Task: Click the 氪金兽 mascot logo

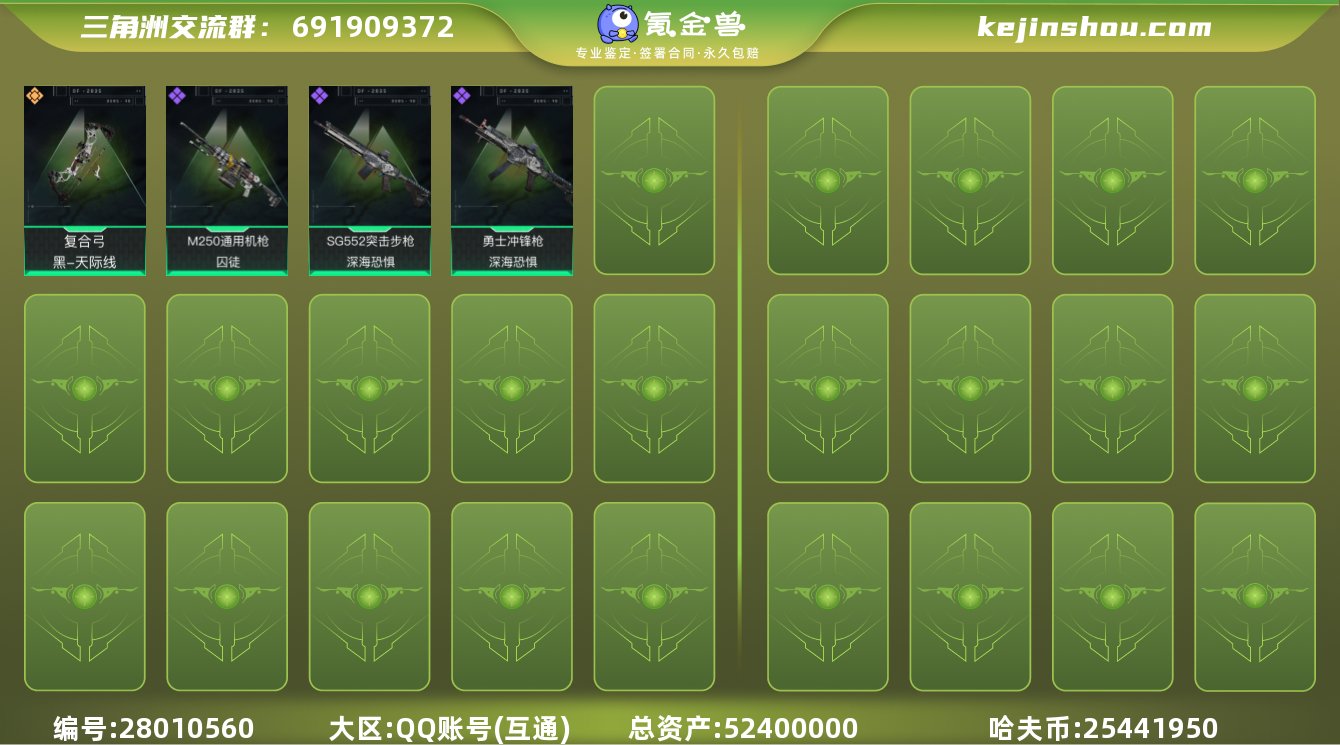Action: (x=617, y=24)
